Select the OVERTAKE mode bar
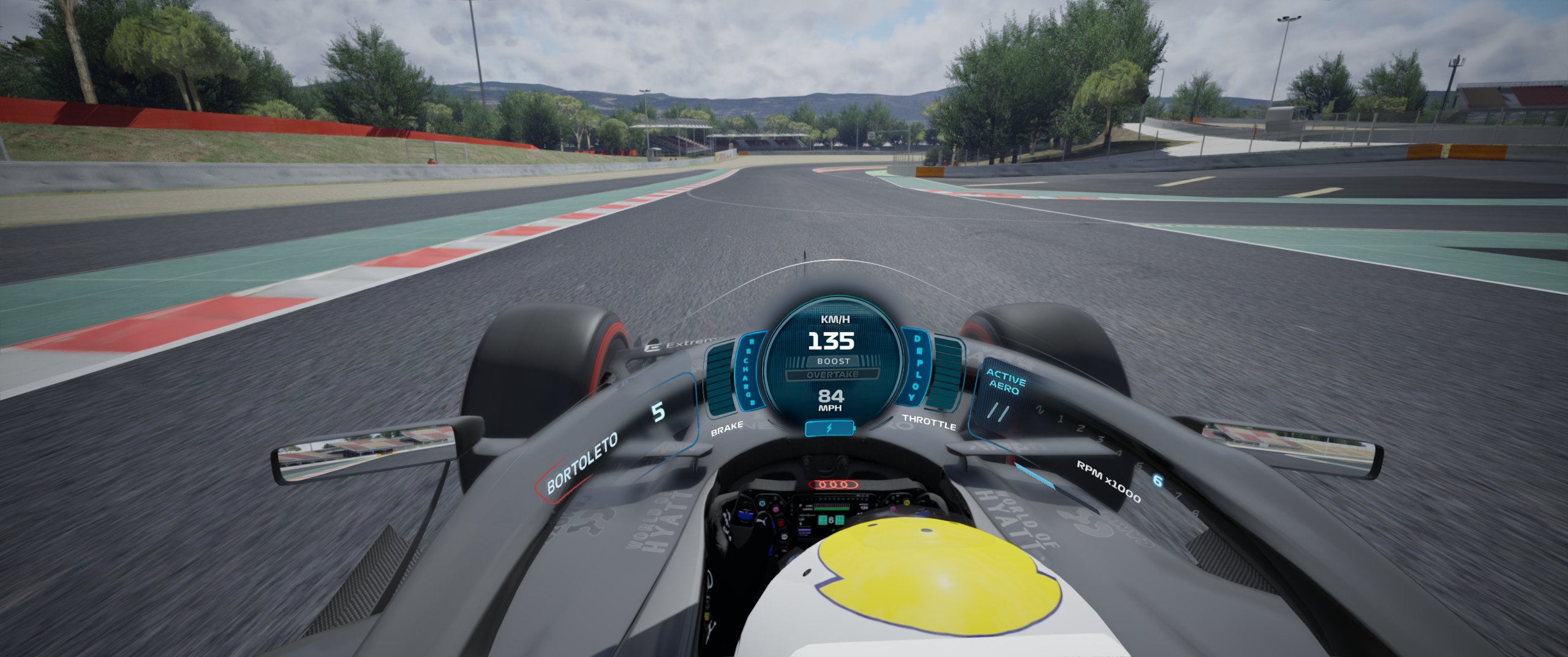The width and height of the screenshot is (1568, 657). [x=832, y=374]
